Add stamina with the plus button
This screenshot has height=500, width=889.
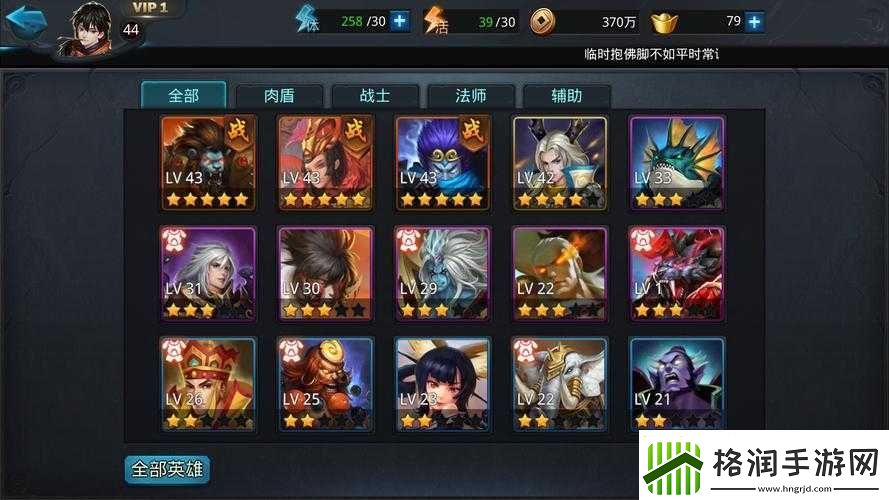400,20
